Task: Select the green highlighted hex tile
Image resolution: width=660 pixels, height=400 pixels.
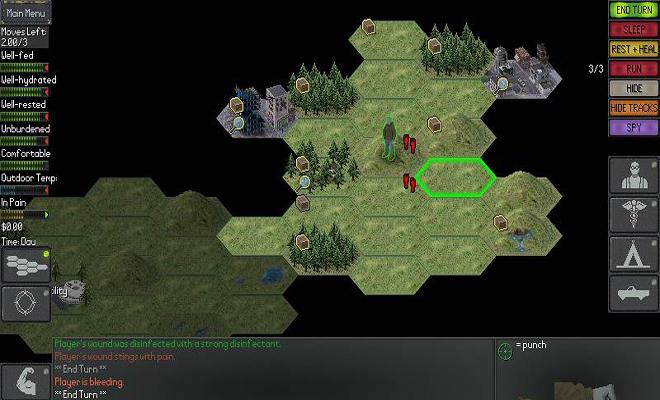Action: coord(456,177)
